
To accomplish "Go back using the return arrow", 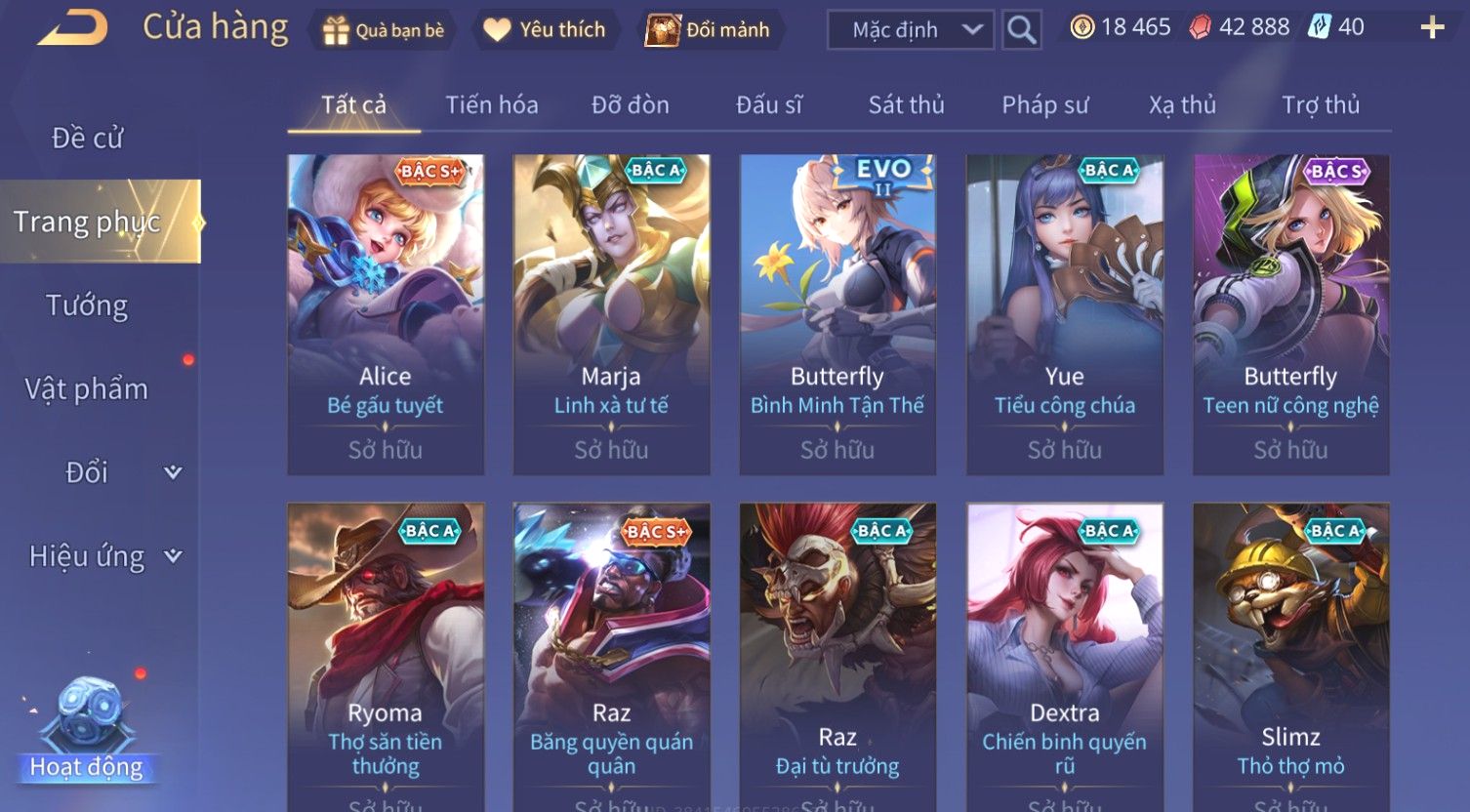I will [x=73, y=27].
